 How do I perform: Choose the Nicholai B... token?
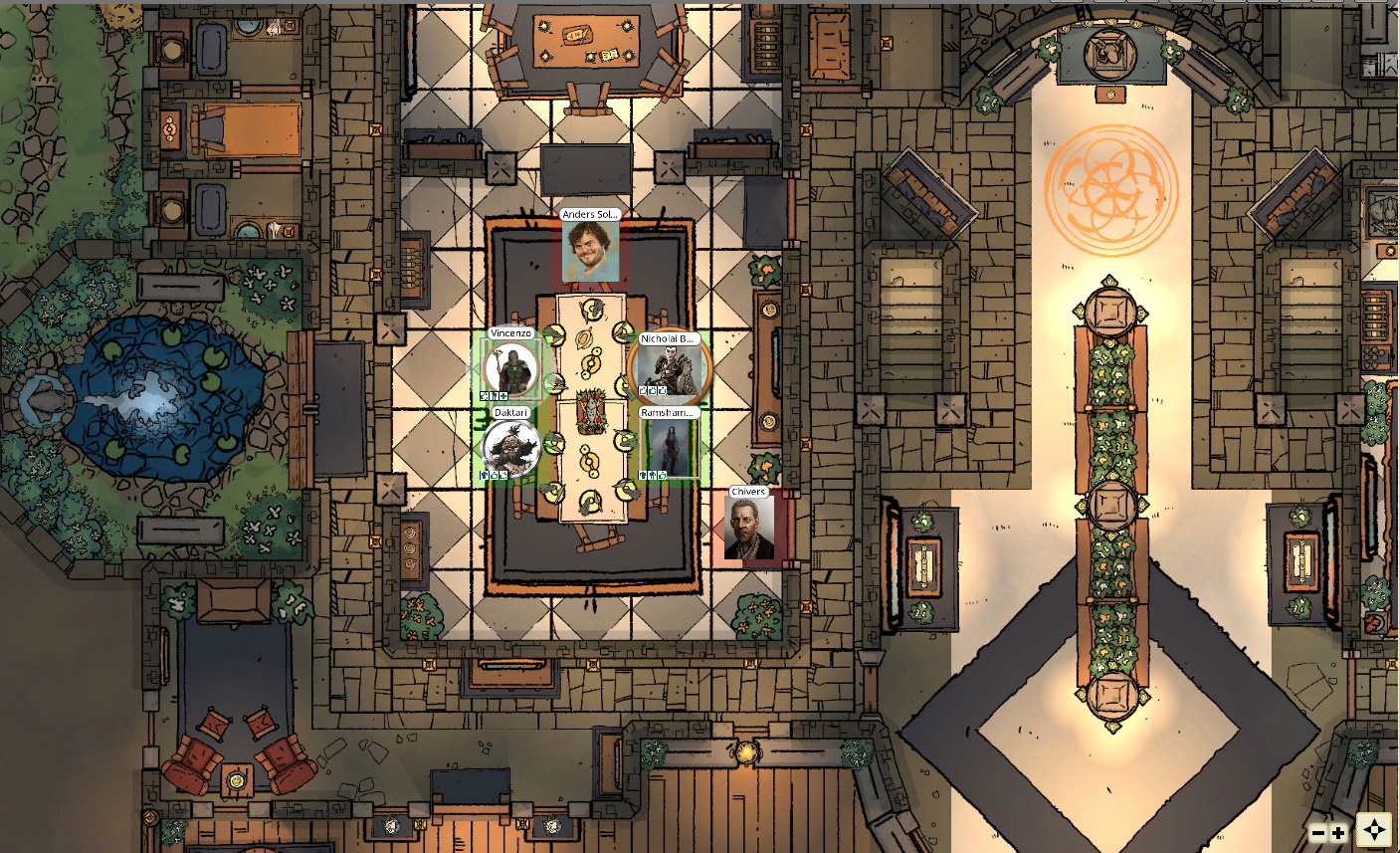point(670,367)
